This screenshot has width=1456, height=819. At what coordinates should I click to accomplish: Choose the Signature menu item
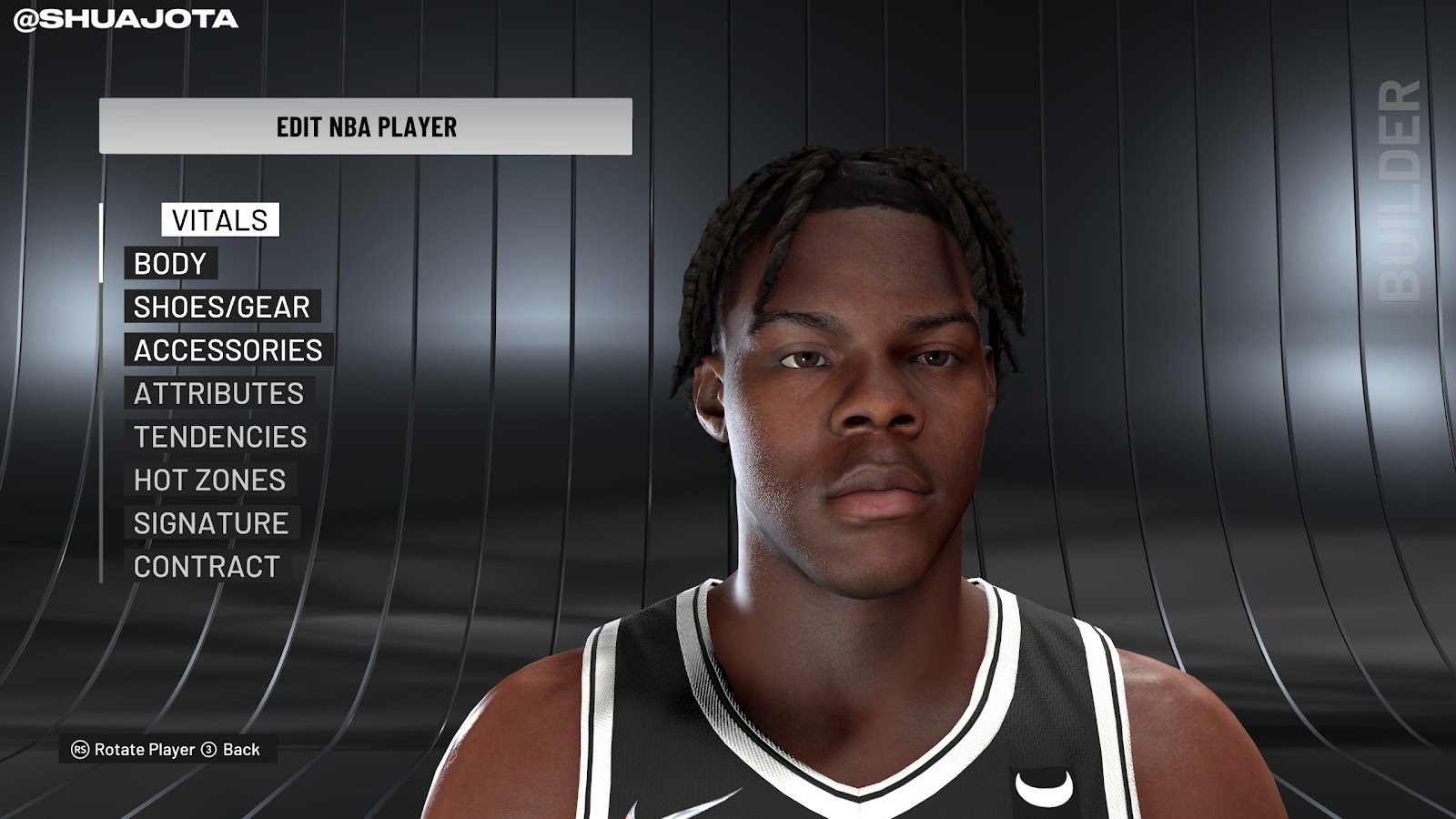click(x=211, y=523)
